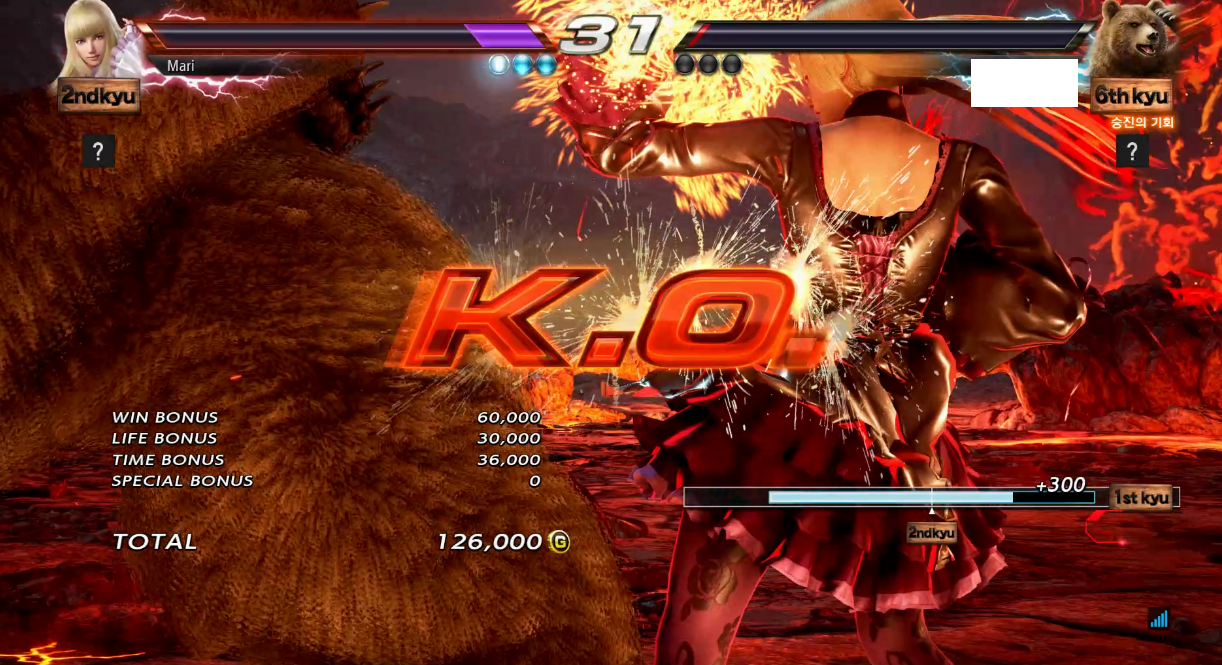
Task: Click the 6th kyu rank badge
Action: (x=1131, y=96)
